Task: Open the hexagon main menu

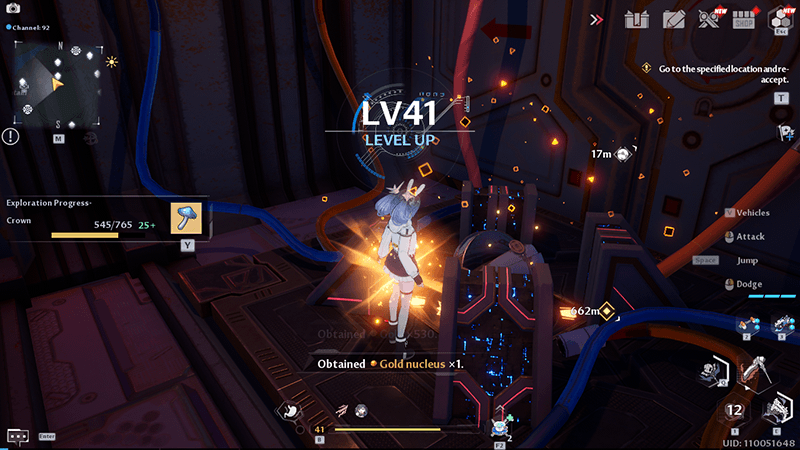Action: point(779,19)
